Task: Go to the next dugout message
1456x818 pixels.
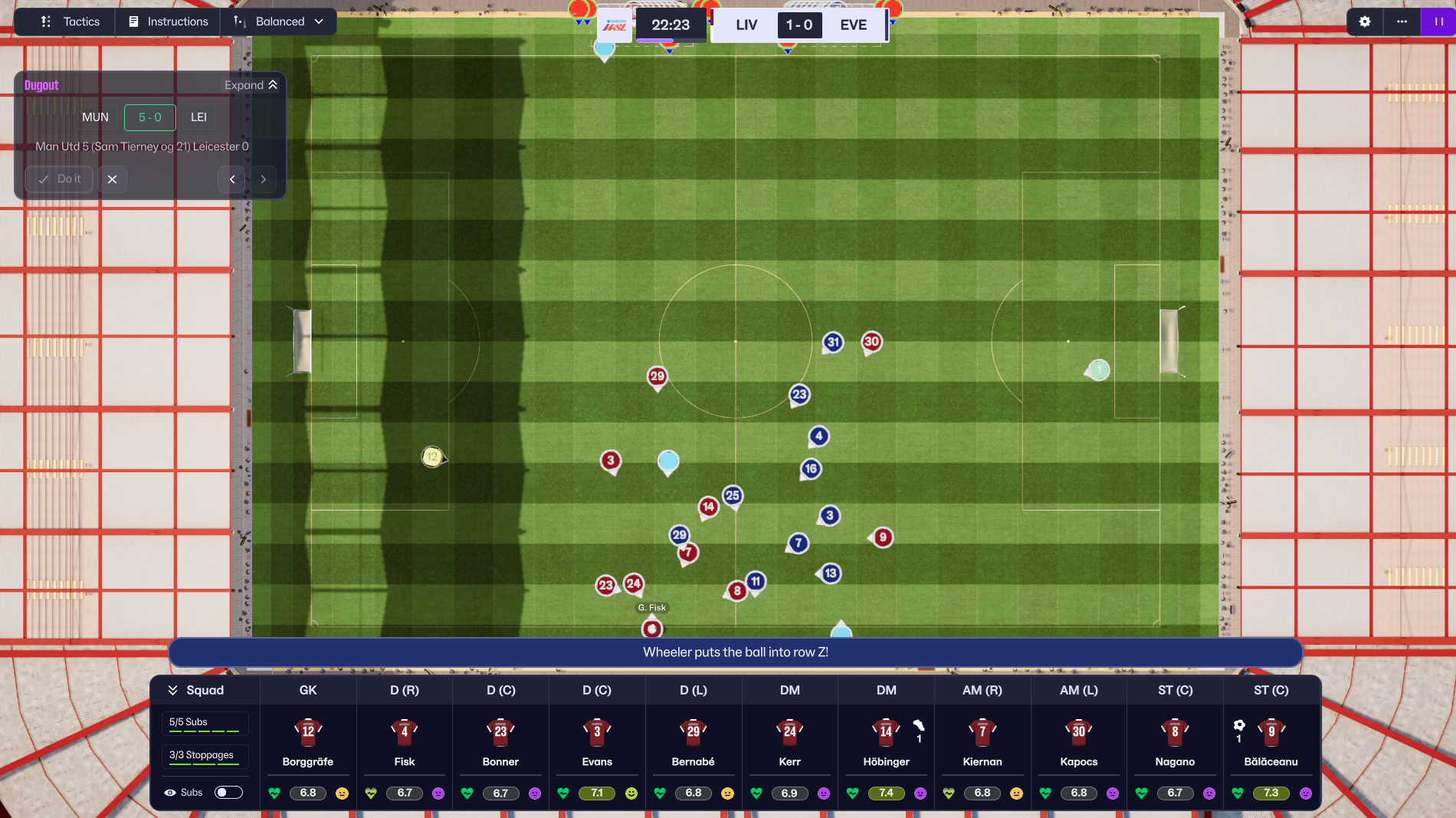Action: point(263,179)
